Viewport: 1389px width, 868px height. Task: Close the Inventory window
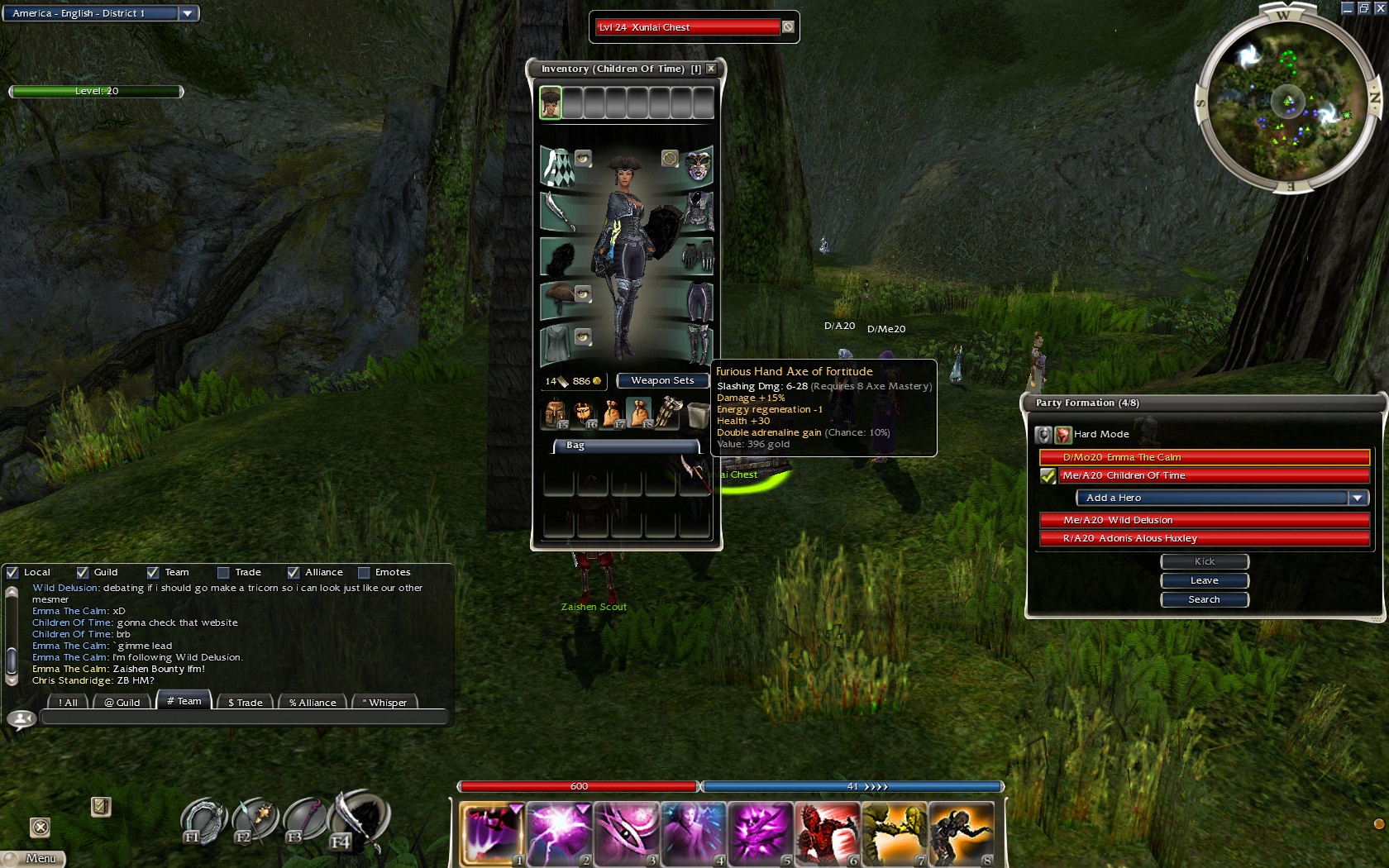[711, 69]
